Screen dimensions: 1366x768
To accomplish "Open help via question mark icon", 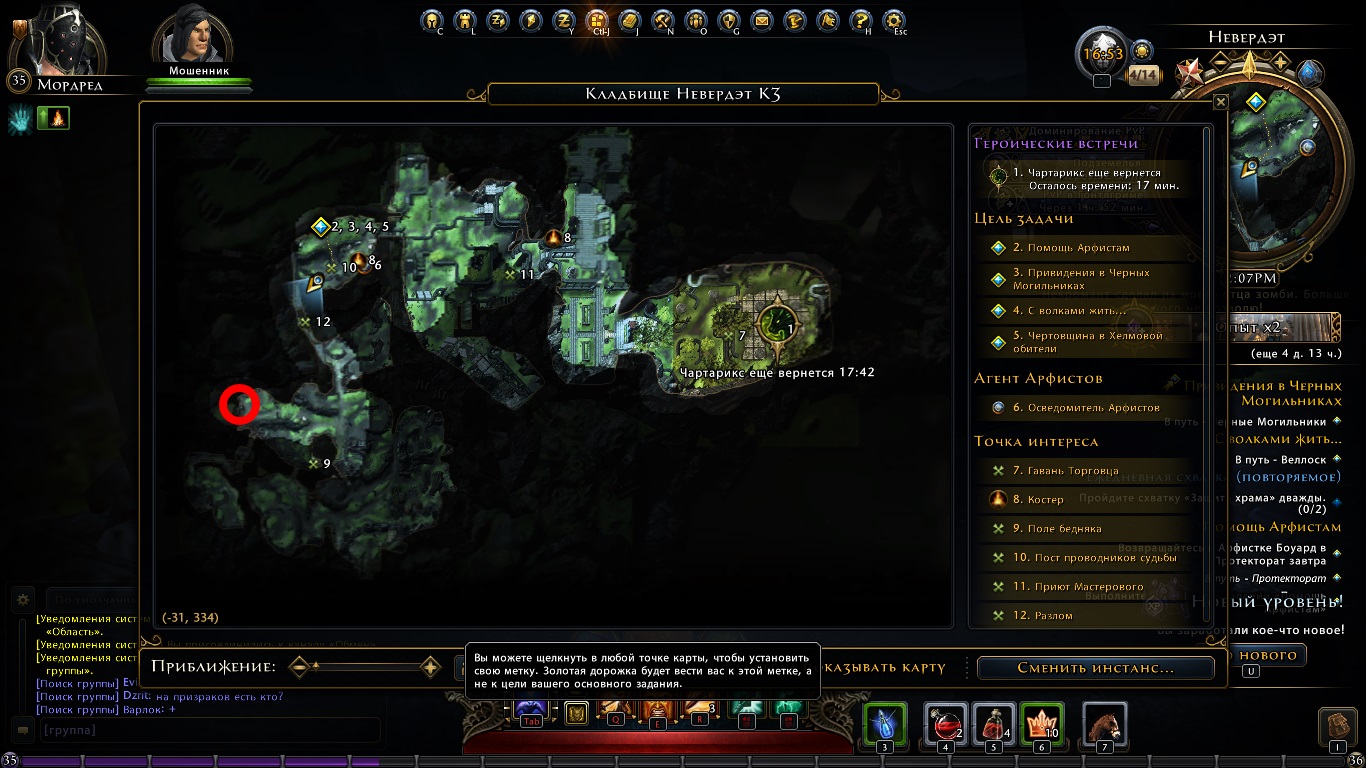I will [860, 20].
